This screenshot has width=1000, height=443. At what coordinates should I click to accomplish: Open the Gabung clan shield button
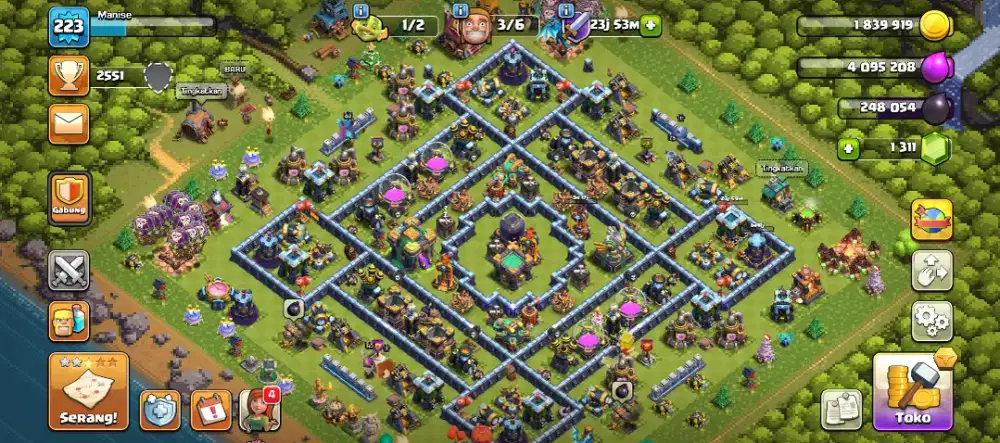point(69,198)
